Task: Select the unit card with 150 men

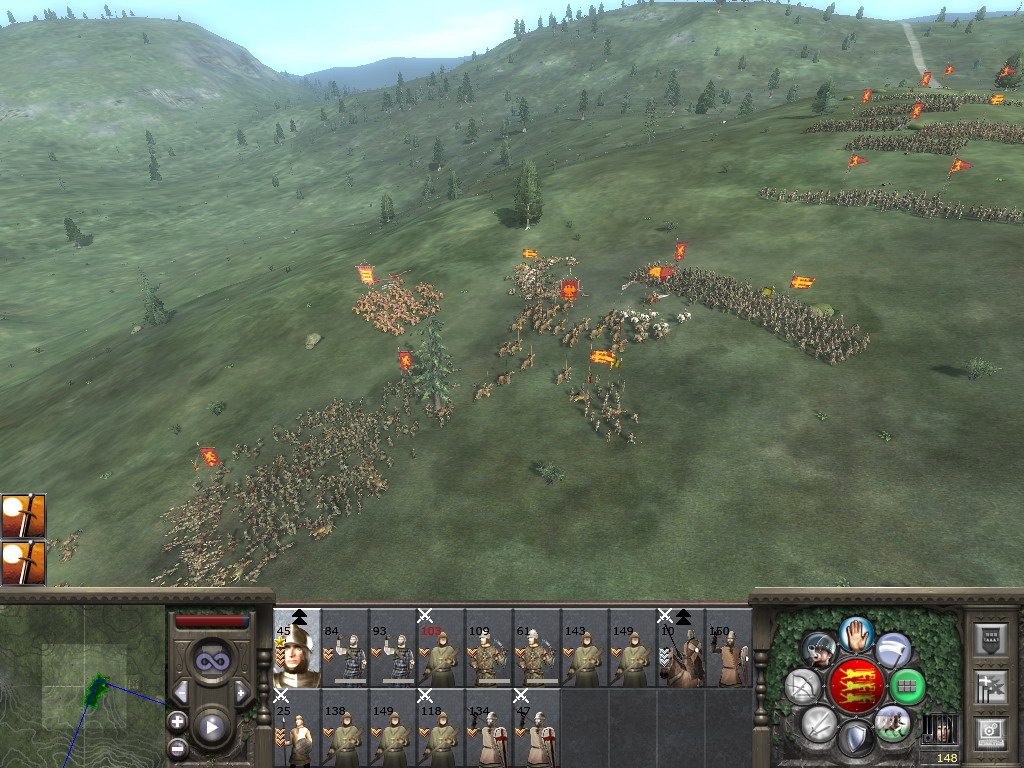Action: (729, 652)
